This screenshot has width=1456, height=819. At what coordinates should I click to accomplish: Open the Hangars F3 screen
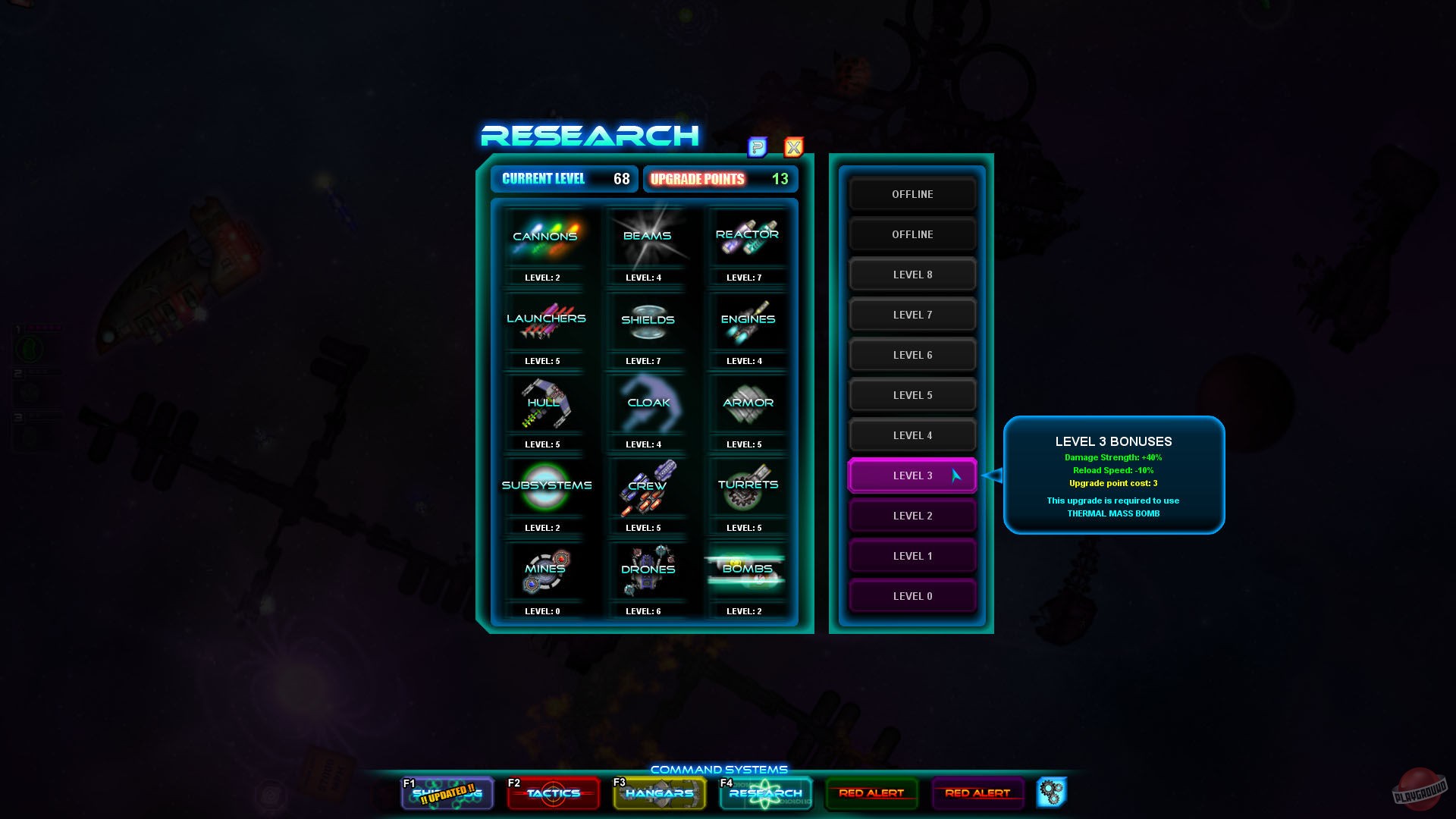coord(659,793)
